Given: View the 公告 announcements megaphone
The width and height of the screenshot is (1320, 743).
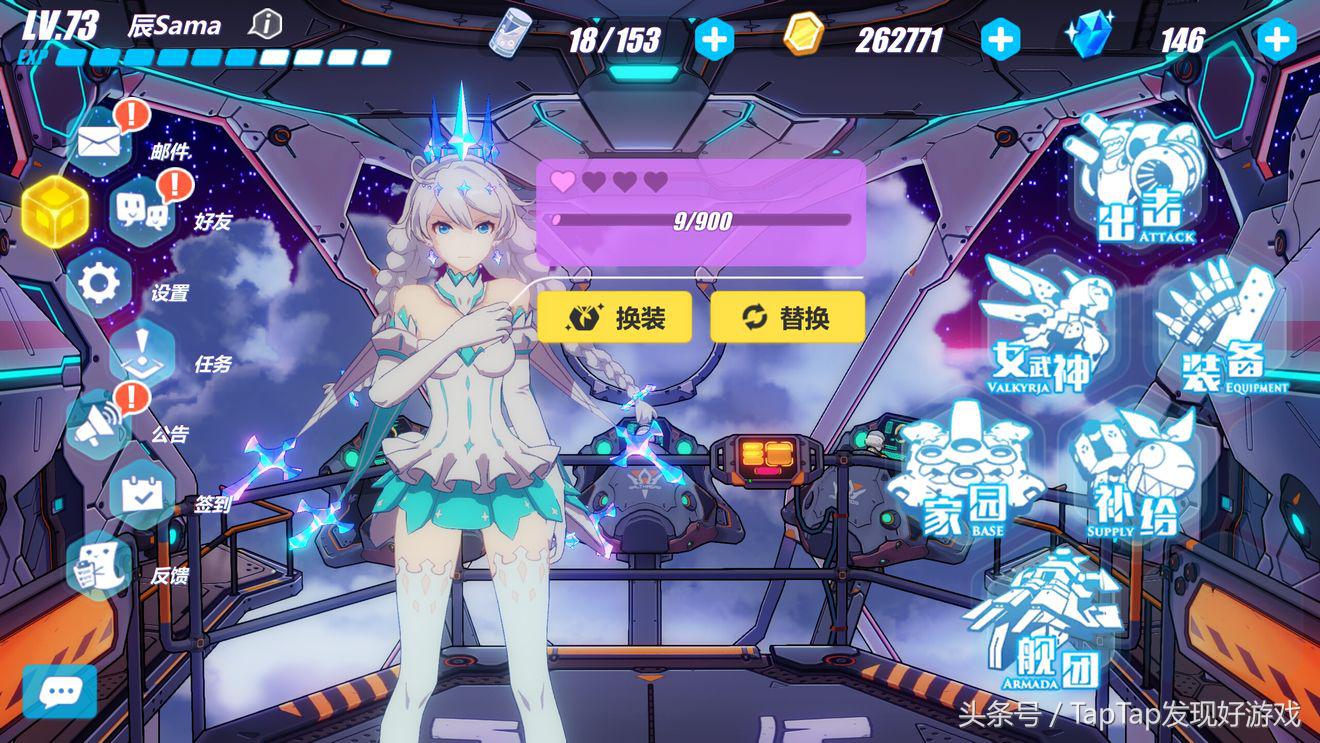Looking at the screenshot, I should tap(99, 424).
